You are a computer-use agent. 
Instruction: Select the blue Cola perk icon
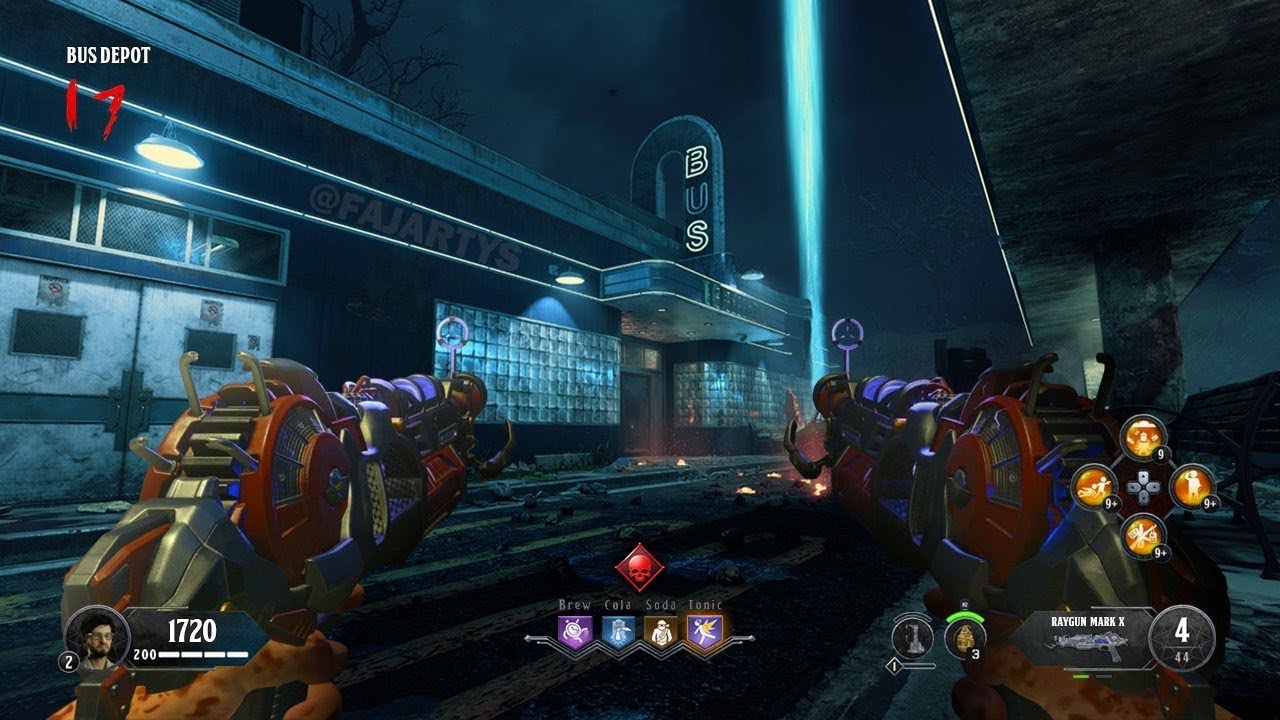point(618,631)
